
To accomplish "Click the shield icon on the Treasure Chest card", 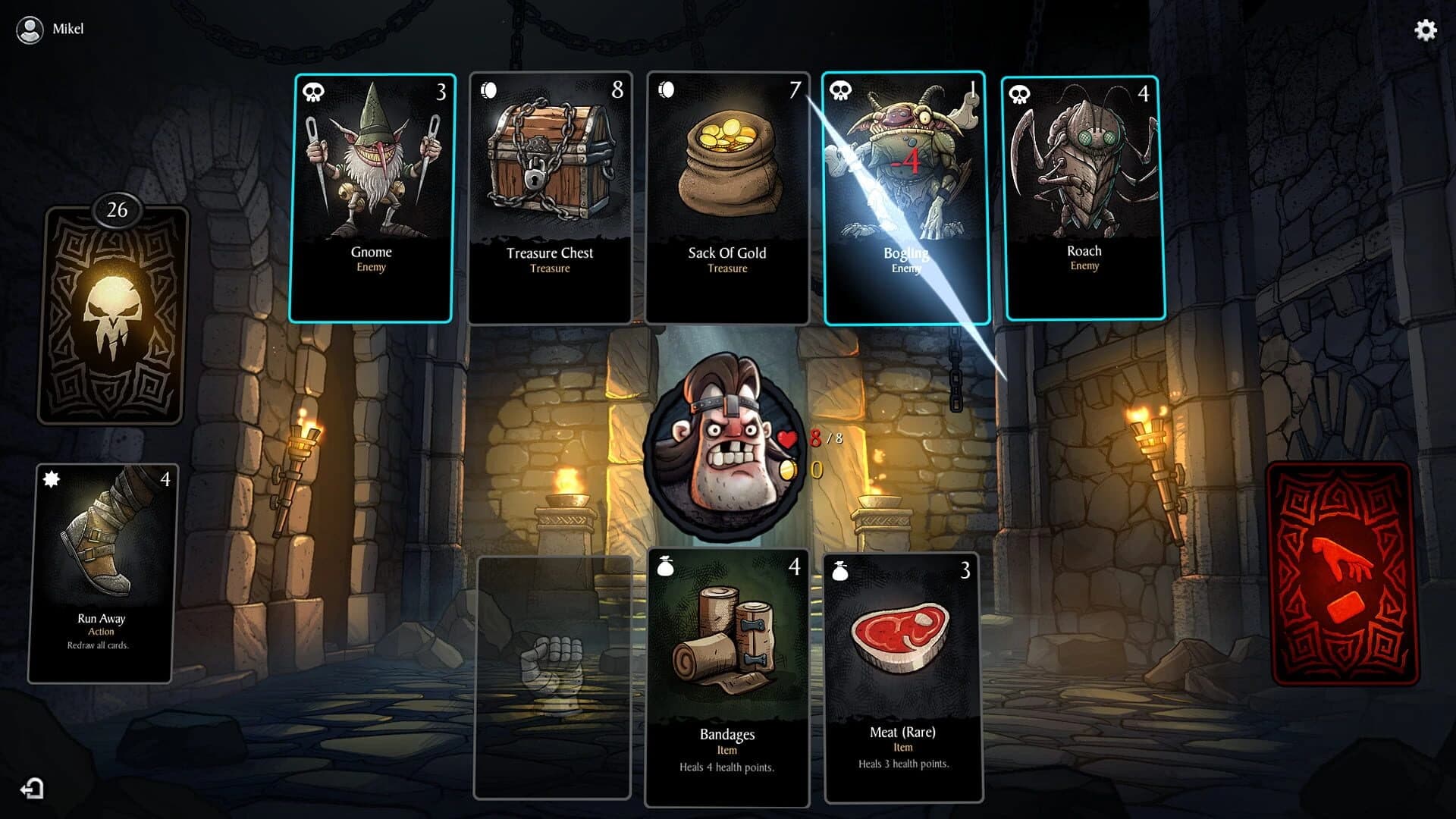I will [489, 90].
